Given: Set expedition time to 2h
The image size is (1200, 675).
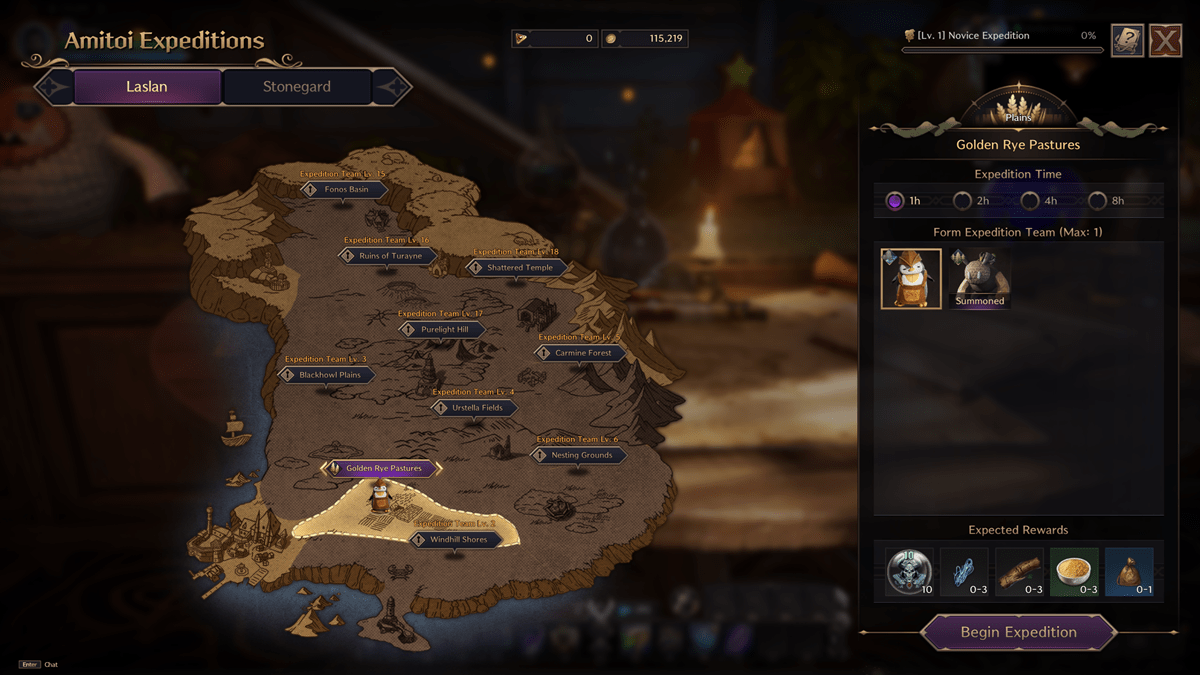Looking at the screenshot, I should pyautogui.click(x=962, y=200).
